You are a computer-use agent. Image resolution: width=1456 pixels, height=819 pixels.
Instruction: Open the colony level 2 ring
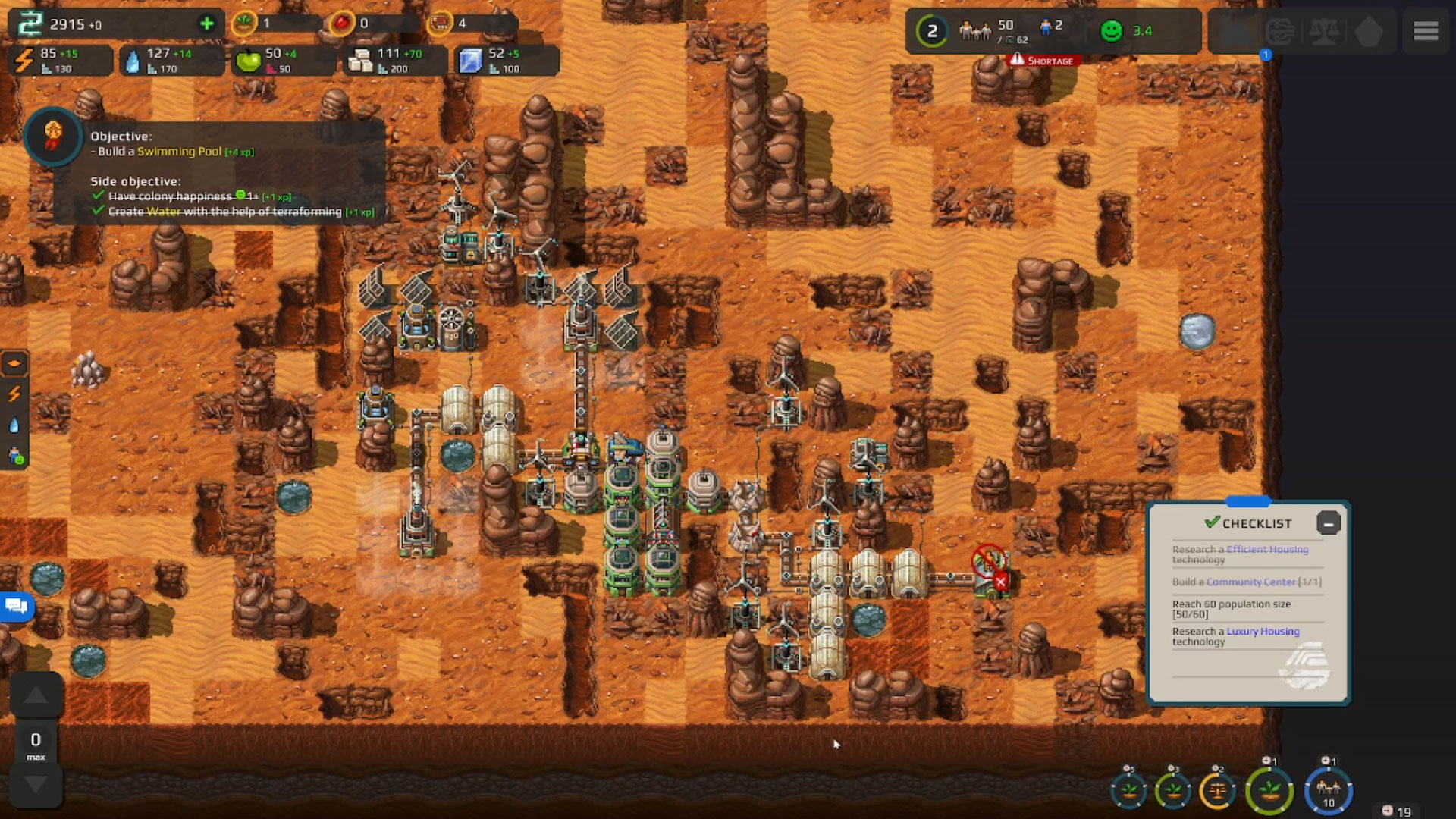[932, 31]
